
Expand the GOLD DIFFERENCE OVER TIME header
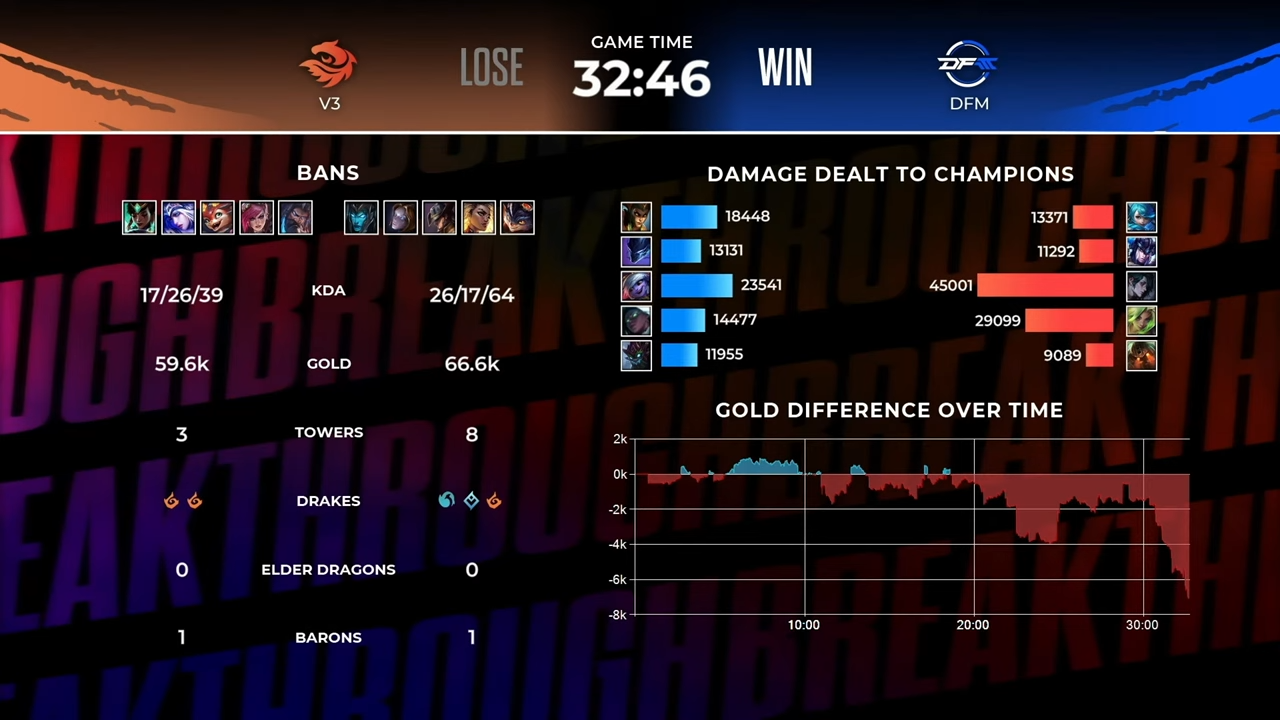click(x=889, y=409)
